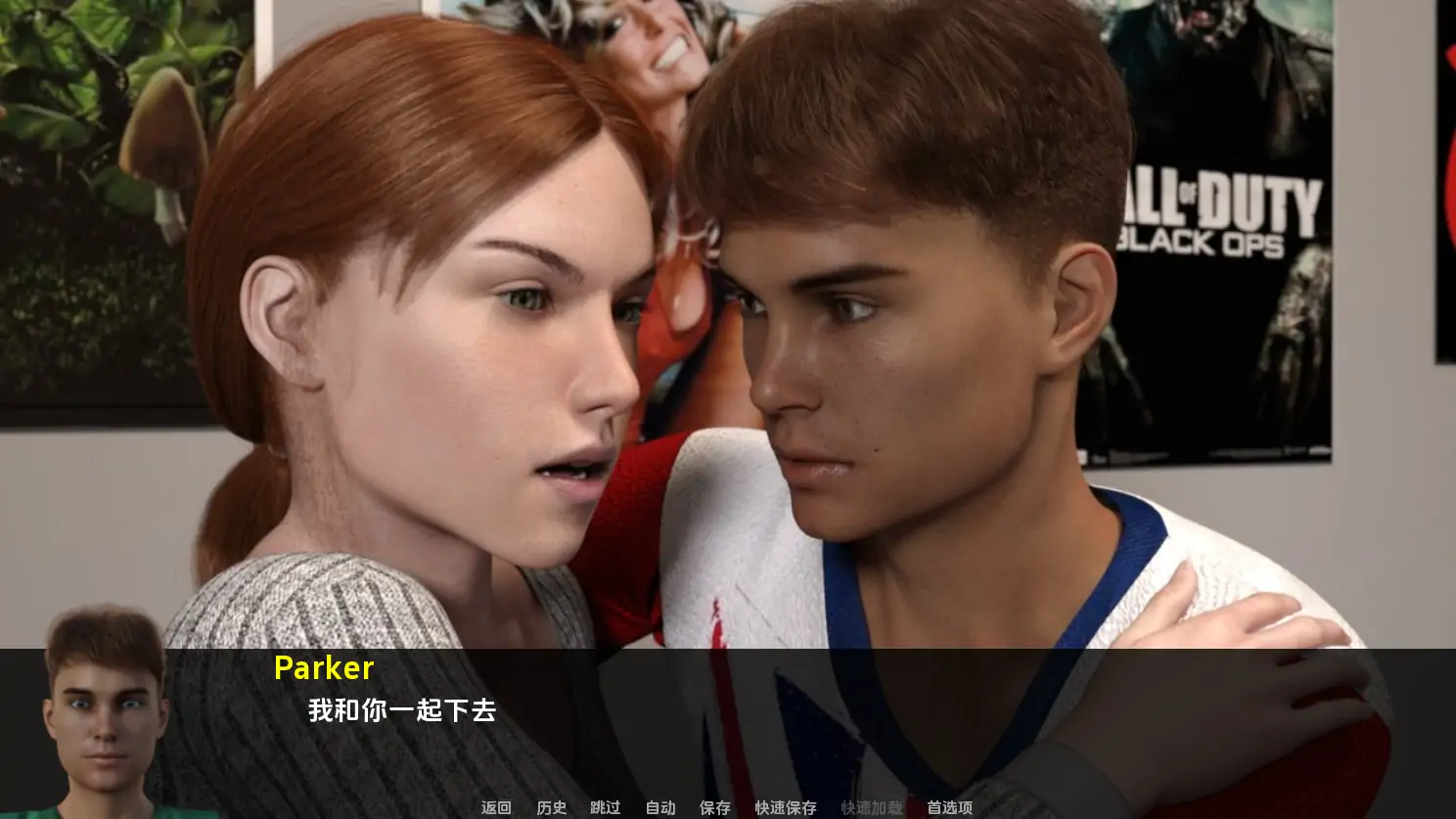
Task: Activate 跳过 (Skip) in the quick menu
Action: pyautogui.click(x=606, y=807)
